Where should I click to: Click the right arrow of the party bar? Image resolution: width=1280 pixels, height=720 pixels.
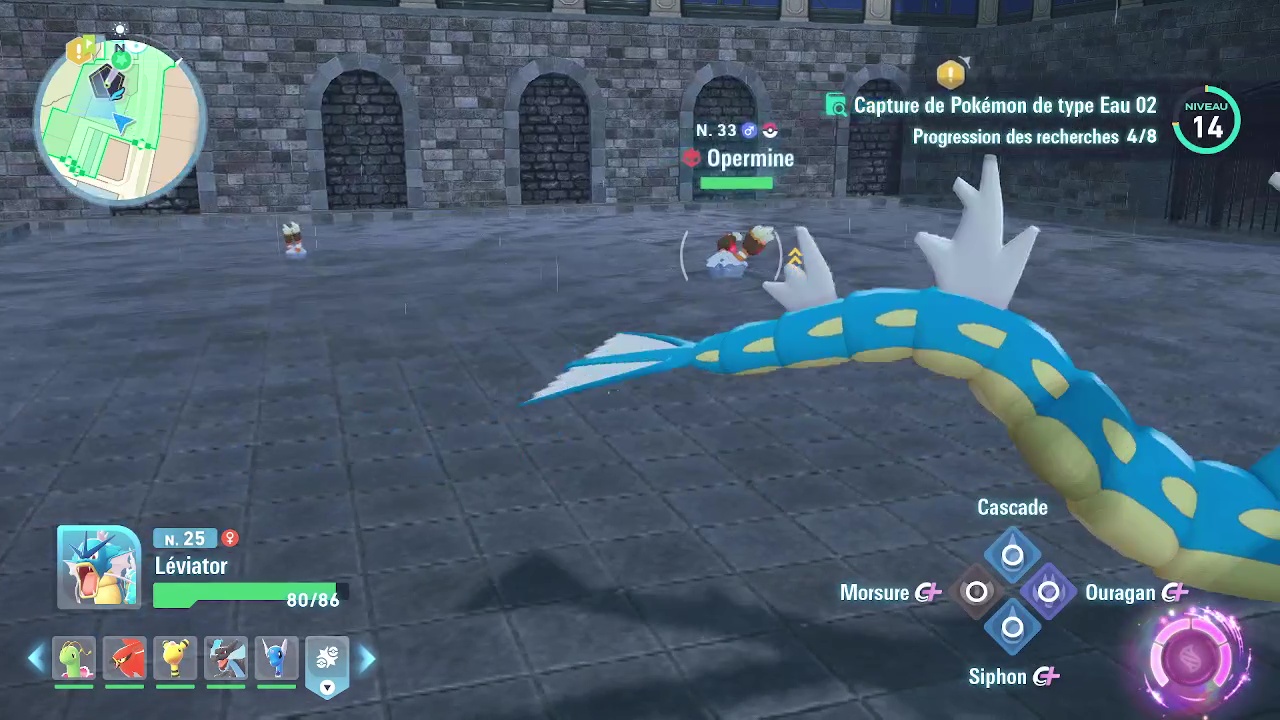coord(367,657)
